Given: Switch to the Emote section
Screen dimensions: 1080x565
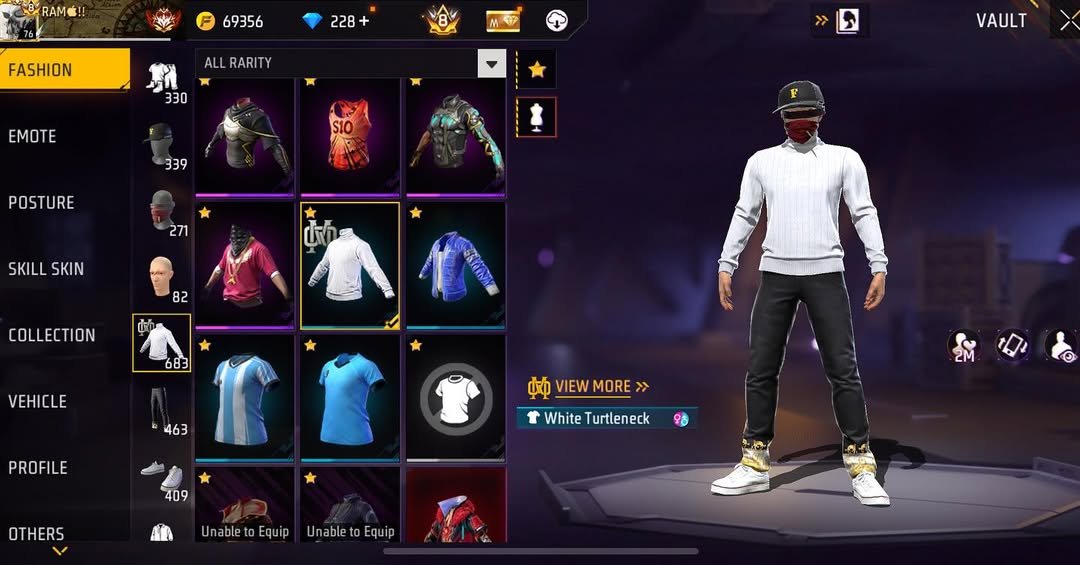Looking at the screenshot, I should point(33,137).
